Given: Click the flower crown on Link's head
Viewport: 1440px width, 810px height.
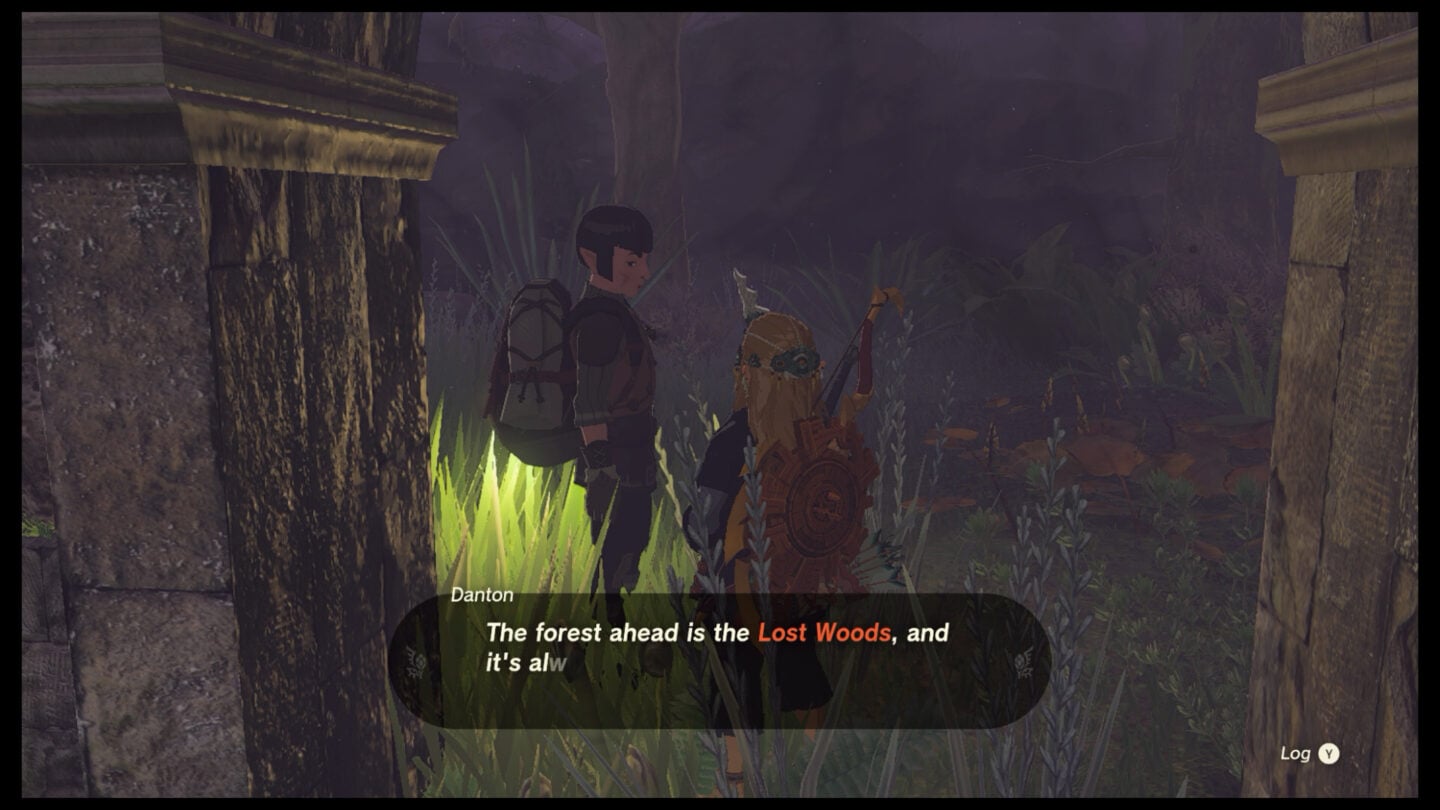Looking at the screenshot, I should pos(790,360).
